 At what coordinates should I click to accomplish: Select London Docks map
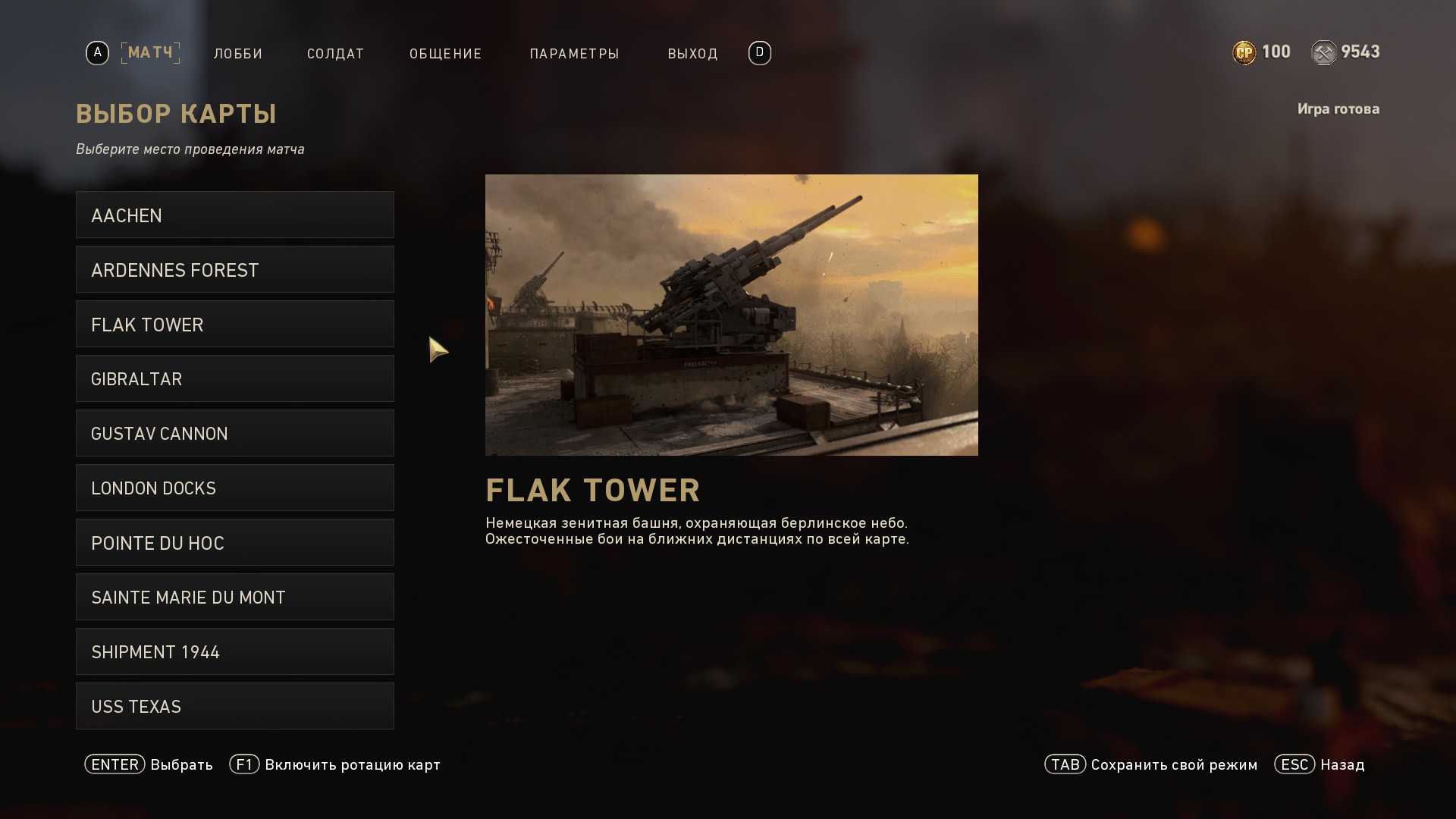(234, 488)
